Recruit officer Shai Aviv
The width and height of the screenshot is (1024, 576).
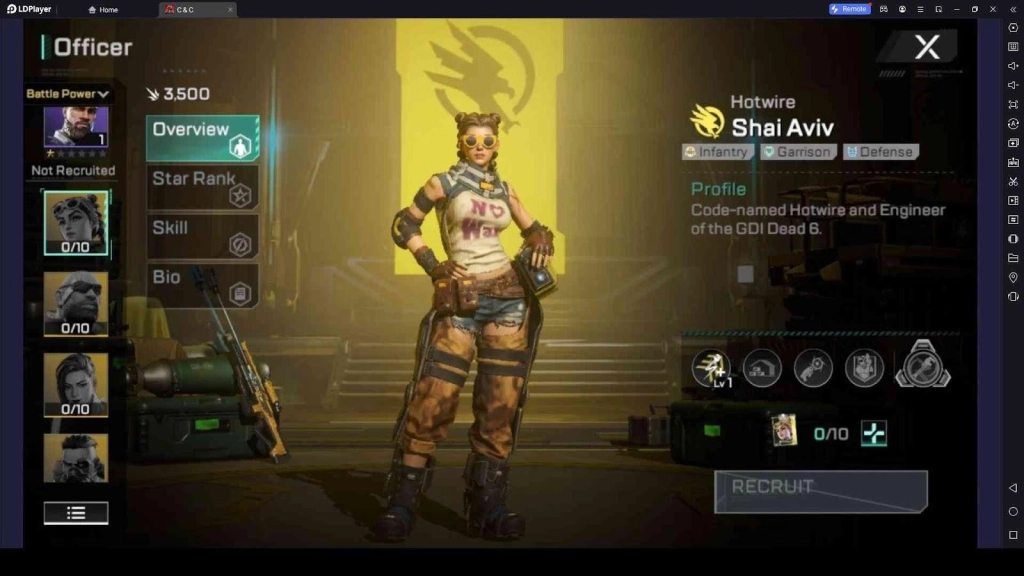tap(820, 491)
